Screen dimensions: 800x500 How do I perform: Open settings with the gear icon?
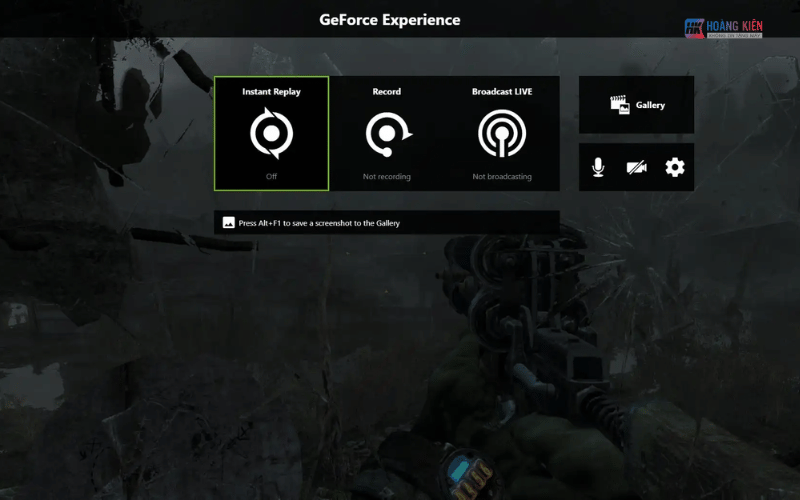[x=675, y=167]
